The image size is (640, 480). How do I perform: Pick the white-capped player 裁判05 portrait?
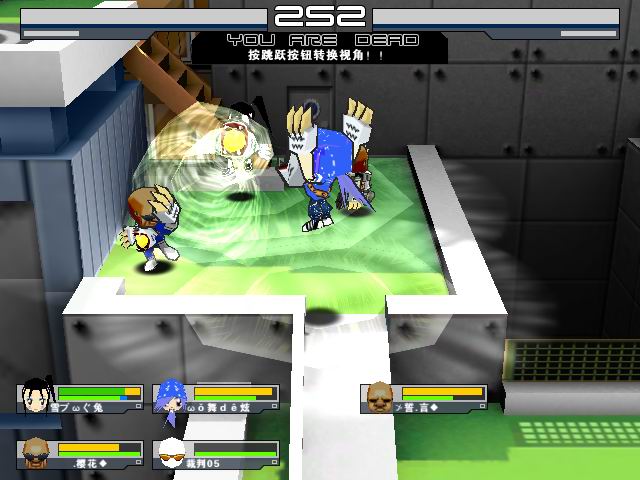(x=172, y=453)
